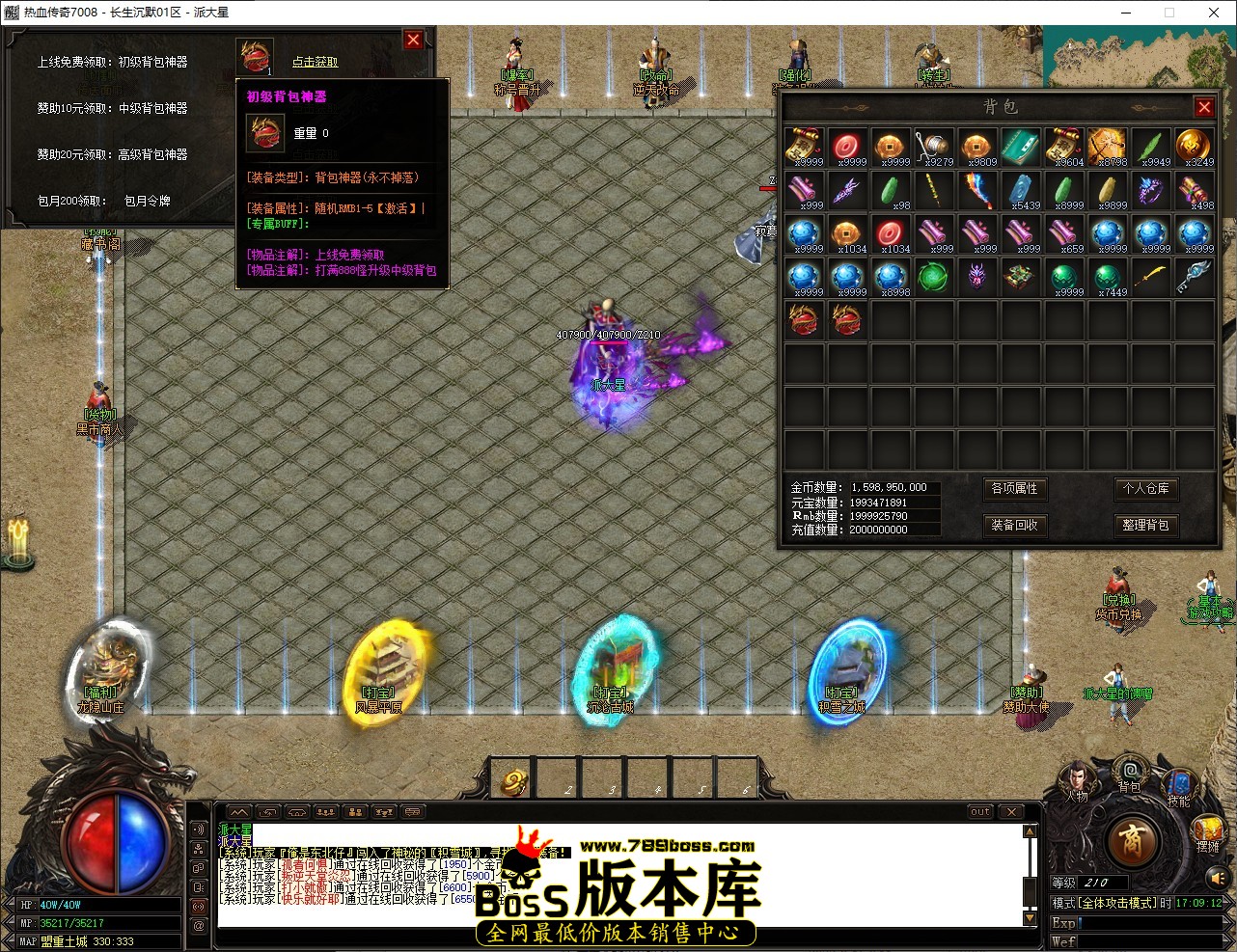Click the first scroll item in the bag grid
This screenshot has width=1237, height=952.
(x=804, y=145)
